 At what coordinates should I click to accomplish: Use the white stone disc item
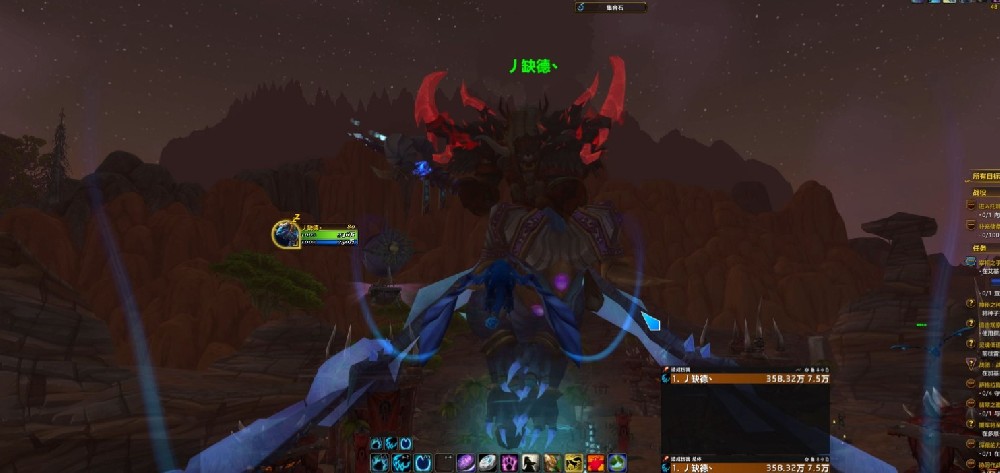tap(487, 462)
